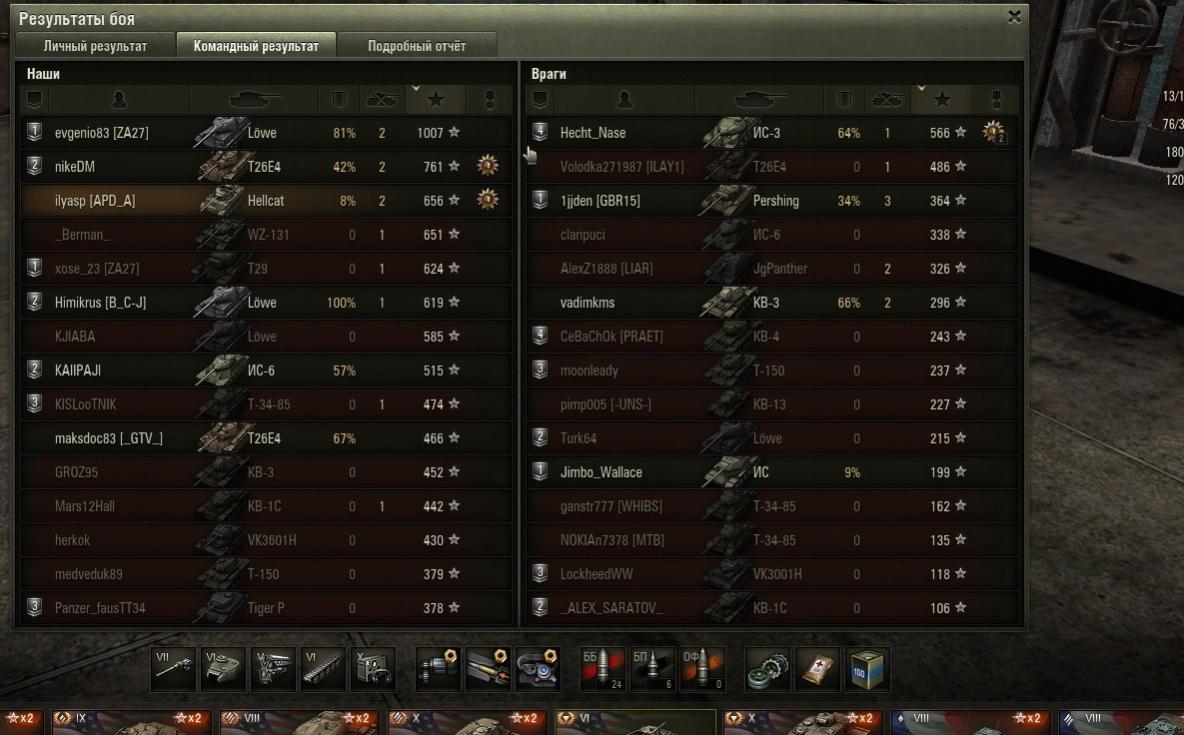
Task: Switch to the Личный результат tab
Action: click(x=95, y=46)
